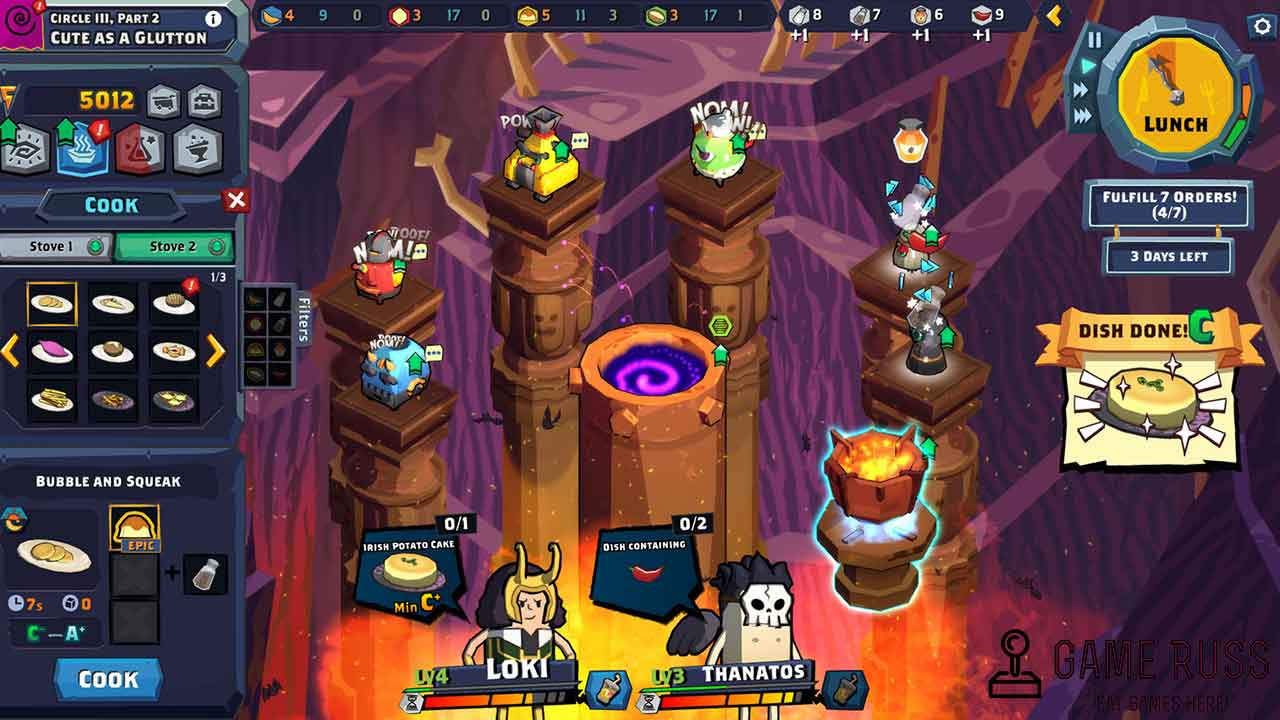This screenshot has height=720, width=1280.
Task: Choose the recipe marked with the red alert
Action: pyautogui.click(x=174, y=303)
